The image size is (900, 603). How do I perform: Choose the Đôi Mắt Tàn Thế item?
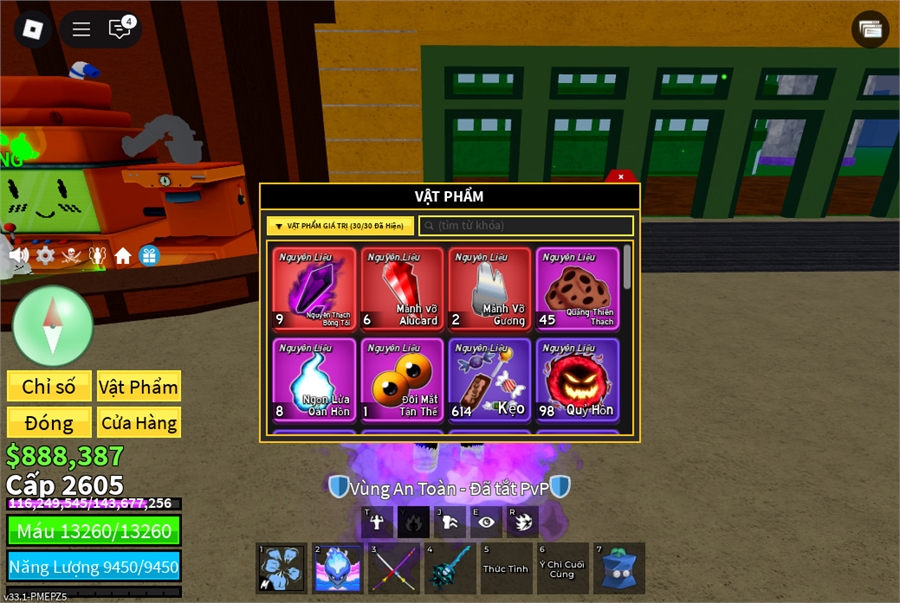pyautogui.click(x=401, y=380)
